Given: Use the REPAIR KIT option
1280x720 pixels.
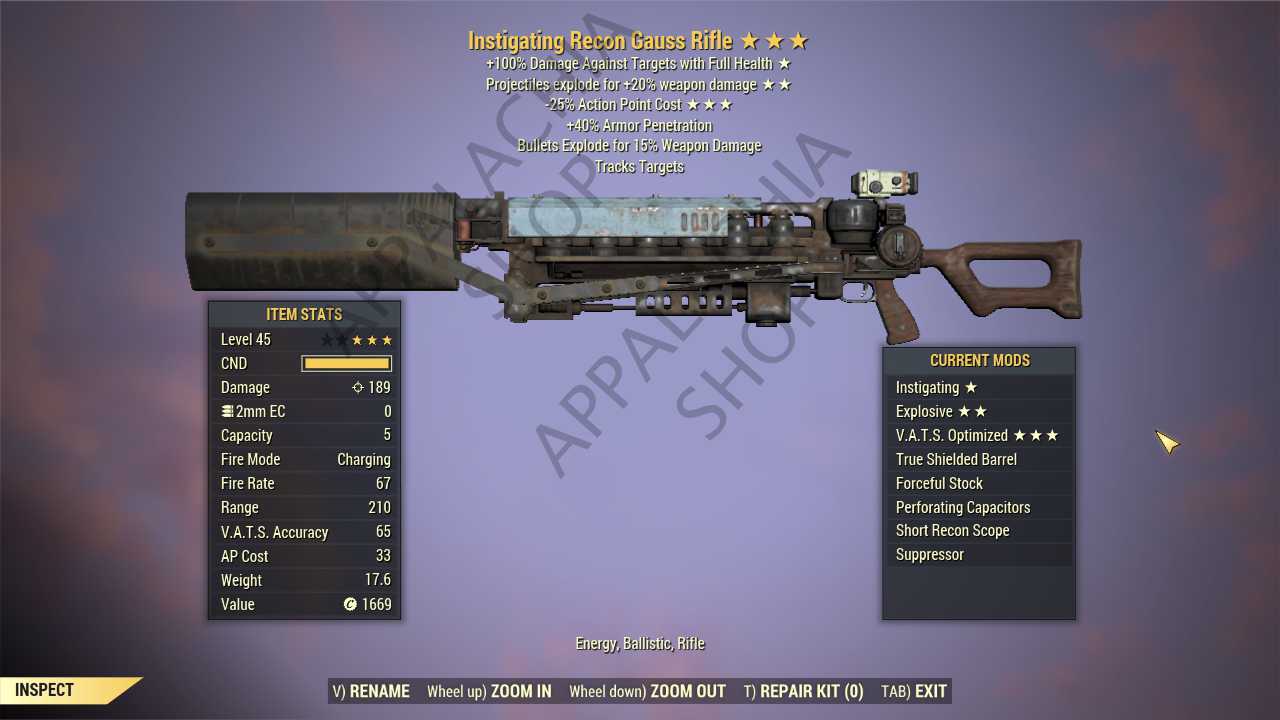Looking at the screenshot, I should 803,691.
